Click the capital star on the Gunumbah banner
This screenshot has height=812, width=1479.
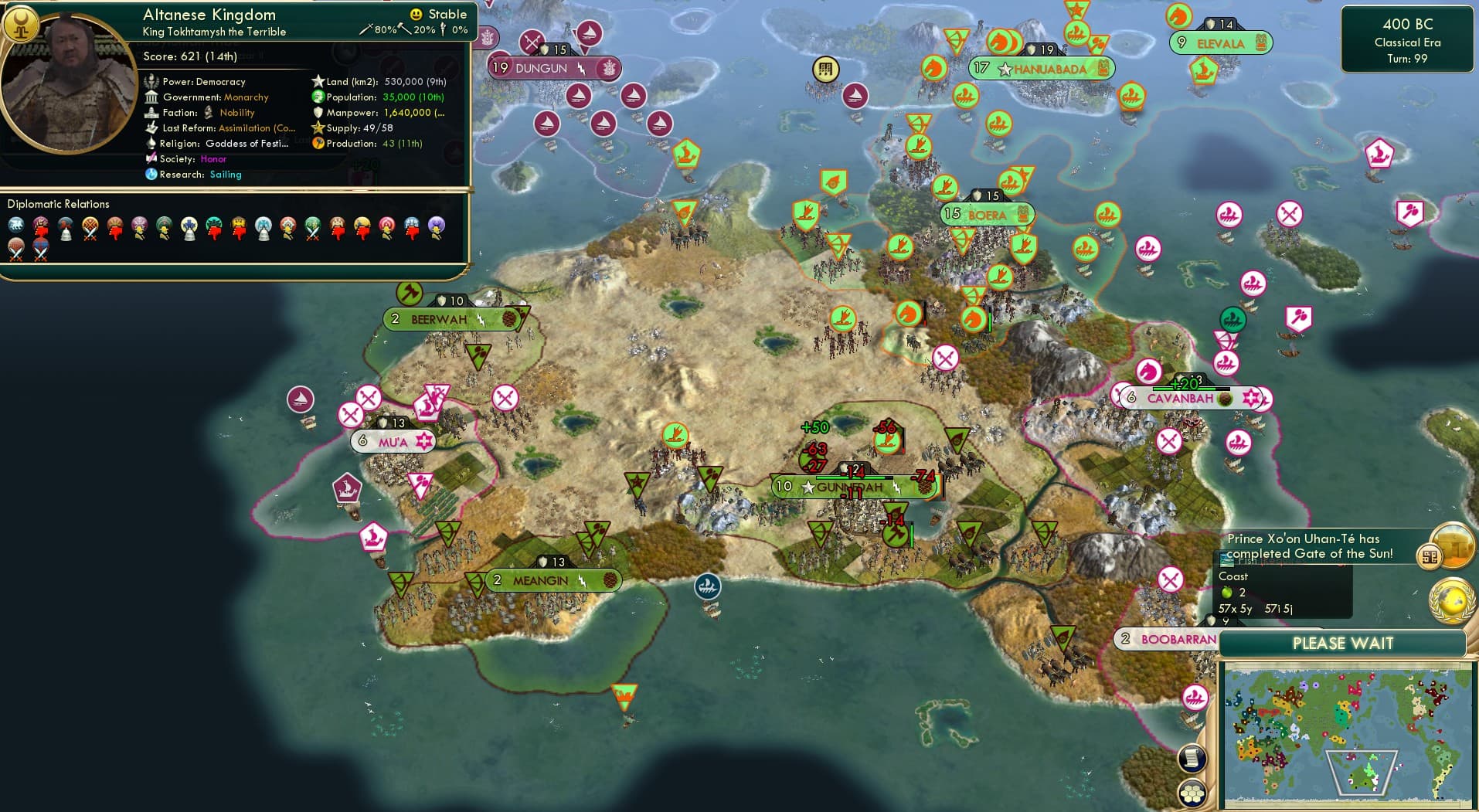pyautogui.click(x=808, y=488)
